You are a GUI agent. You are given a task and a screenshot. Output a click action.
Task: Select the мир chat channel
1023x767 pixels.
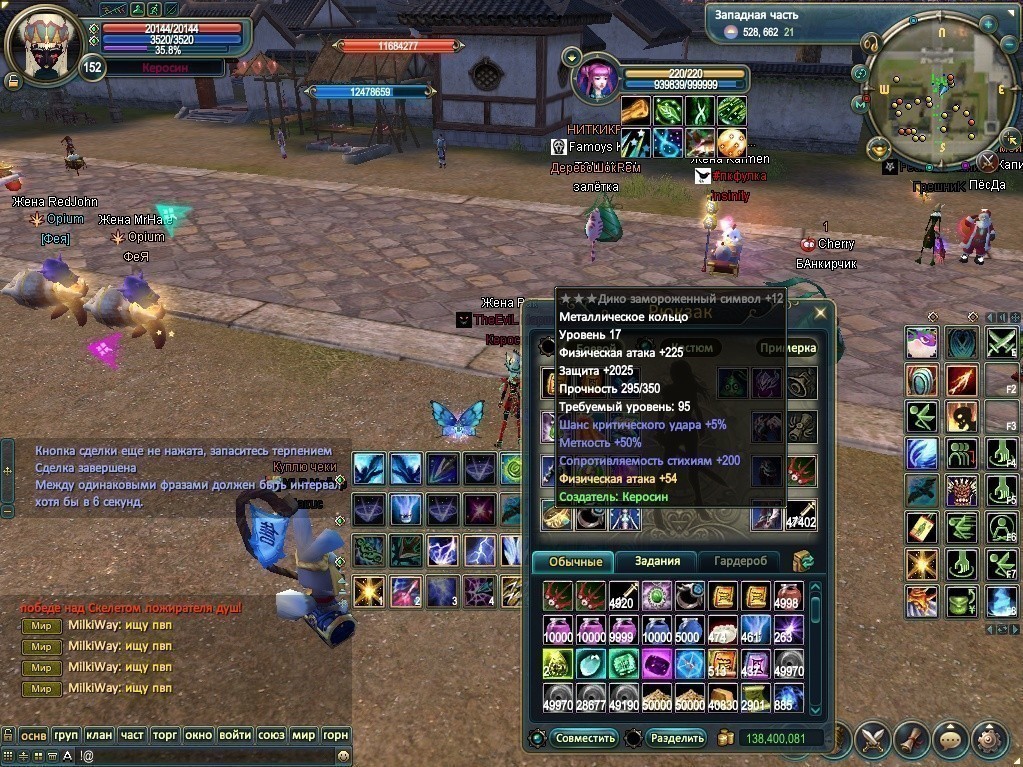305,734
